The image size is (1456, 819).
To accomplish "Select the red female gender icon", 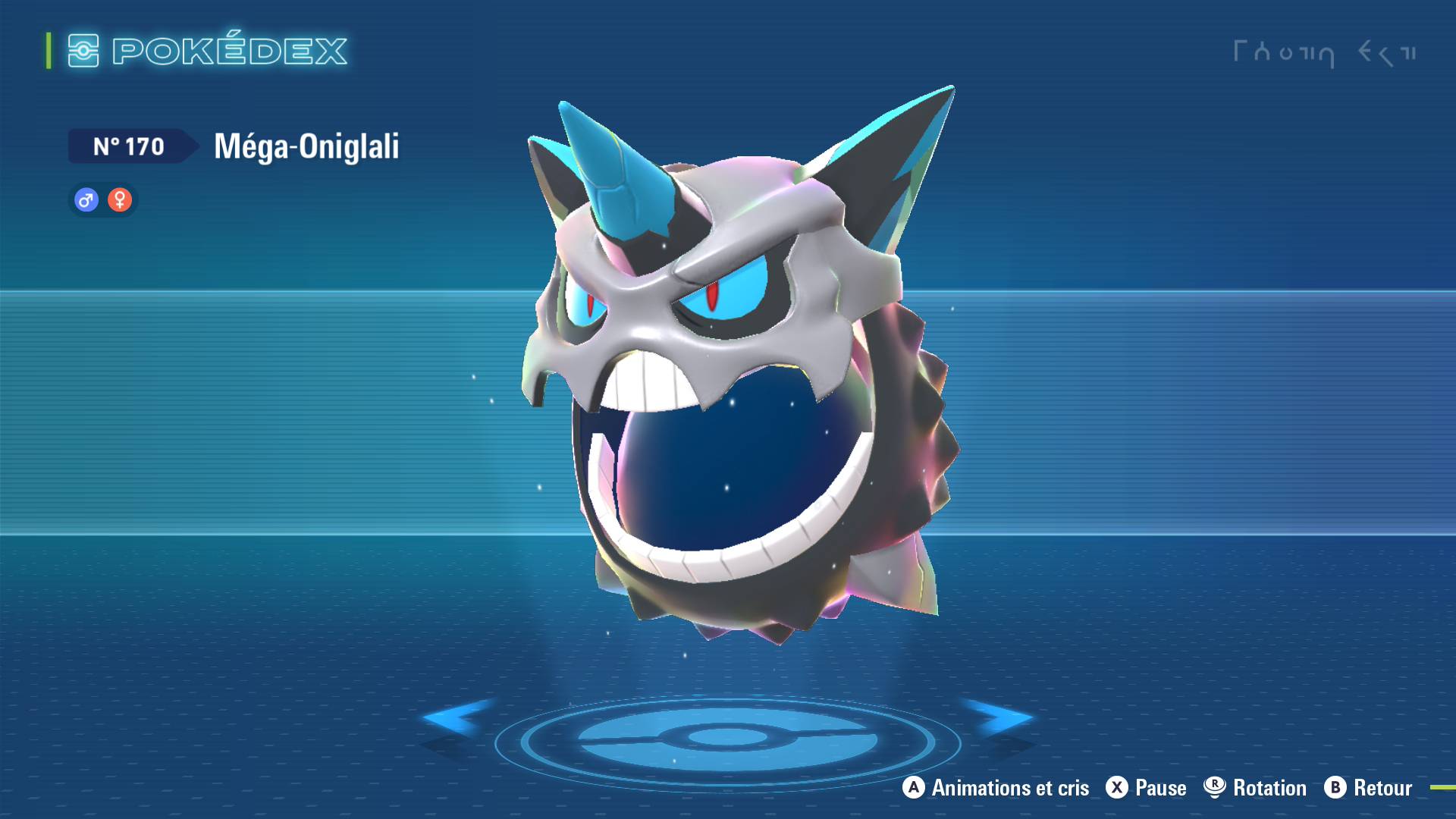I will [120, 200].
